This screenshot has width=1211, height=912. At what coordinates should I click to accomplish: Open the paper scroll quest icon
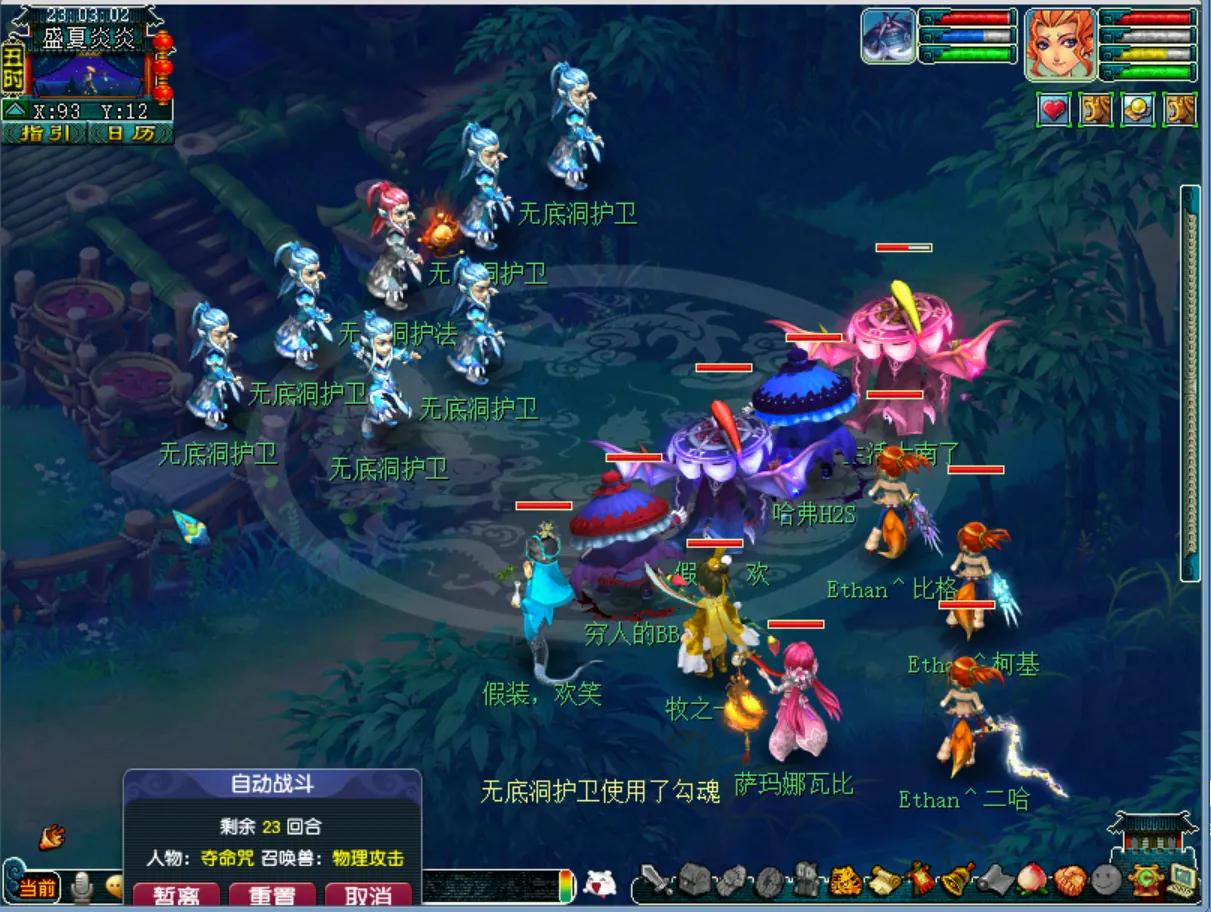pyautogui.click(x=884, y=880)
